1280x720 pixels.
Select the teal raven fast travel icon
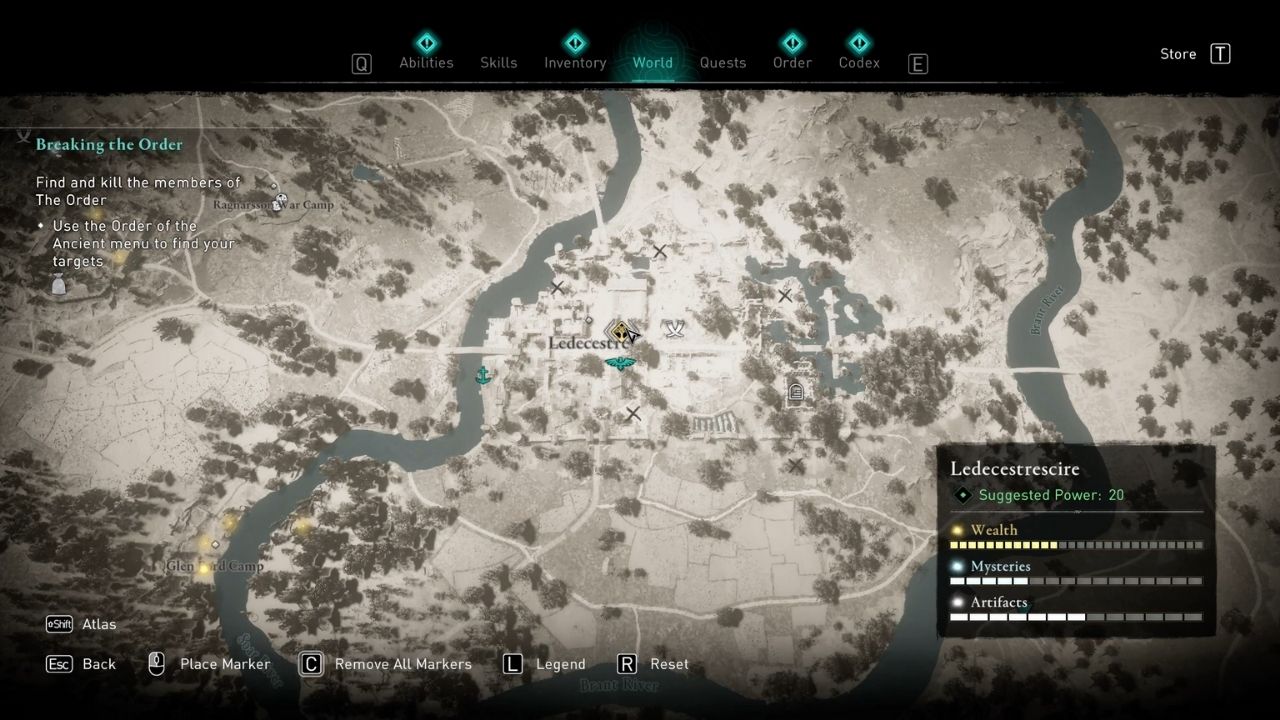pyautogui.click(x=619, y=363)
